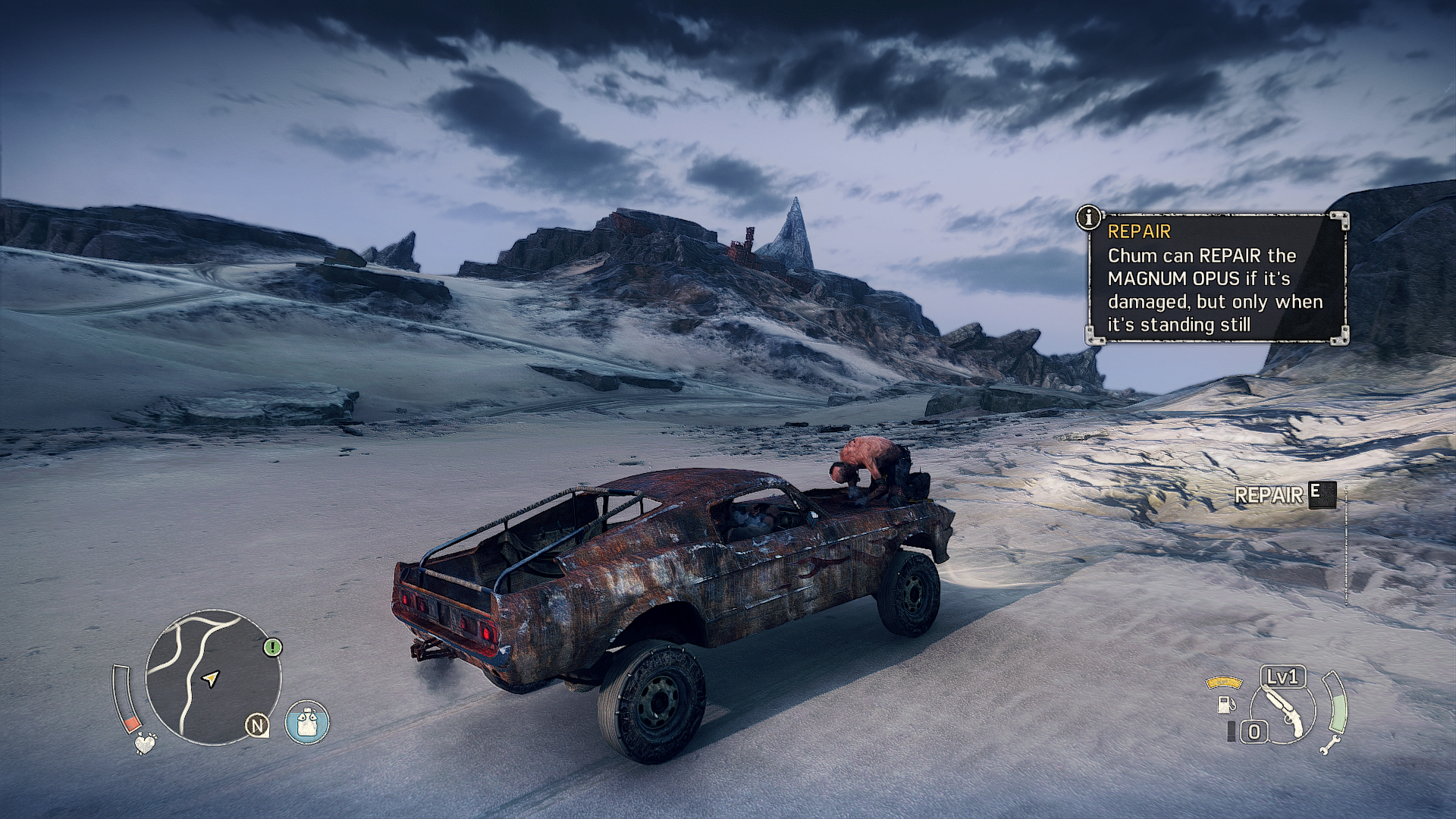Image resolution: width=1456 pixels, height=819 pixels.
Task: Open the circular minimap
Action: pos(212,677)
